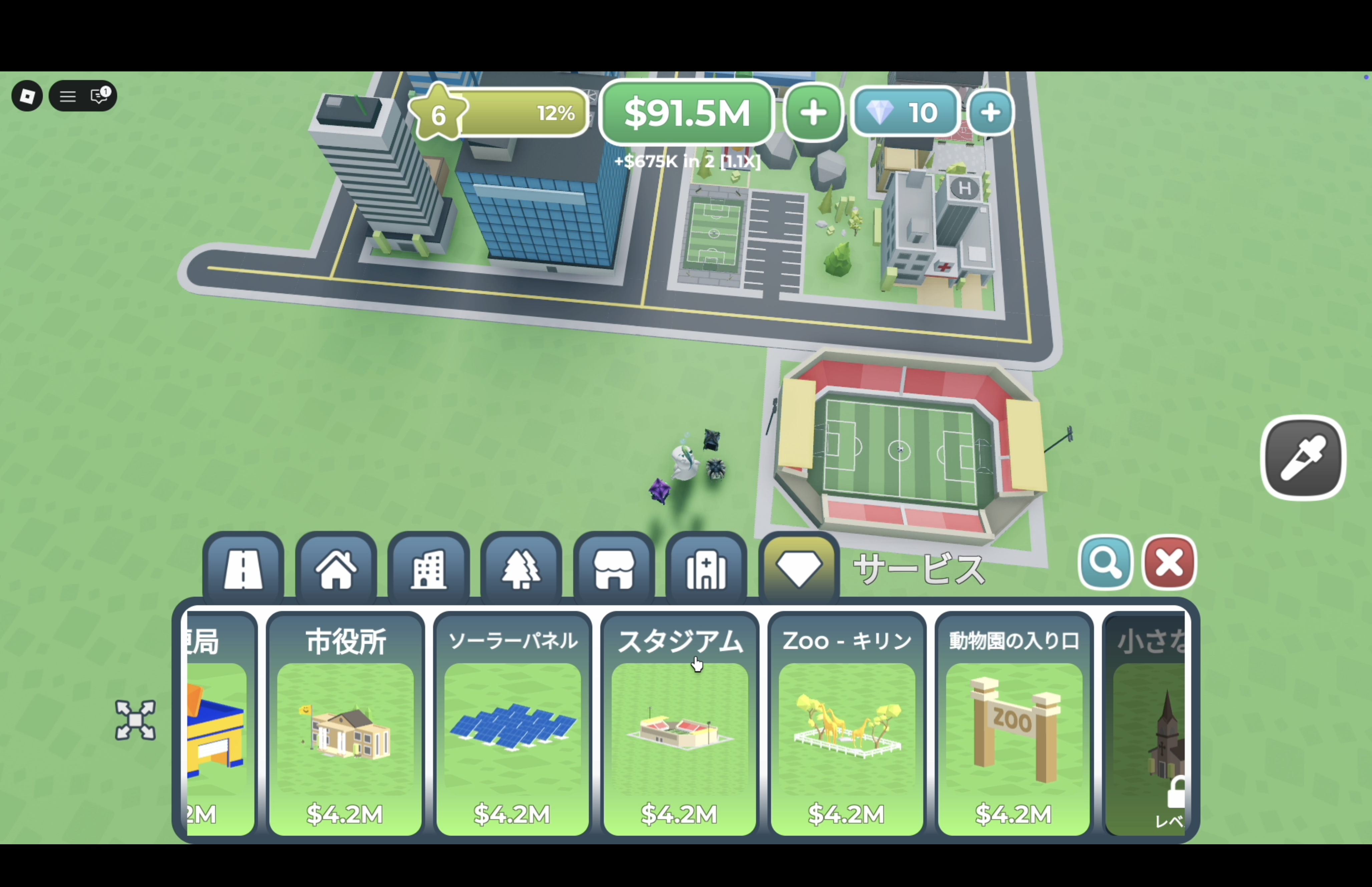Select the ソーラーパネル solar panel card

click(x=512, y=724)
